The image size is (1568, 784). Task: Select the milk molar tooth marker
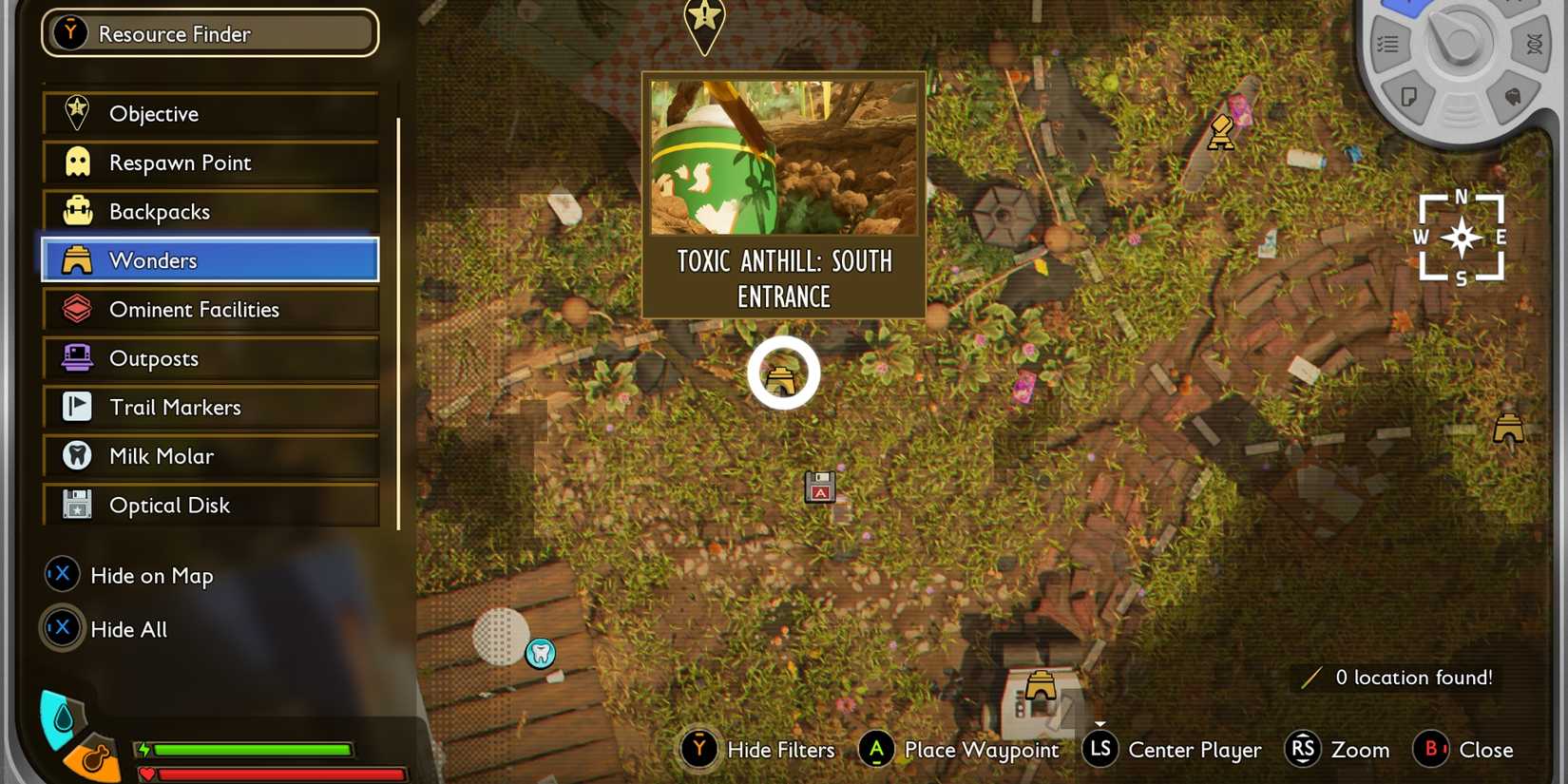point(541,653)
